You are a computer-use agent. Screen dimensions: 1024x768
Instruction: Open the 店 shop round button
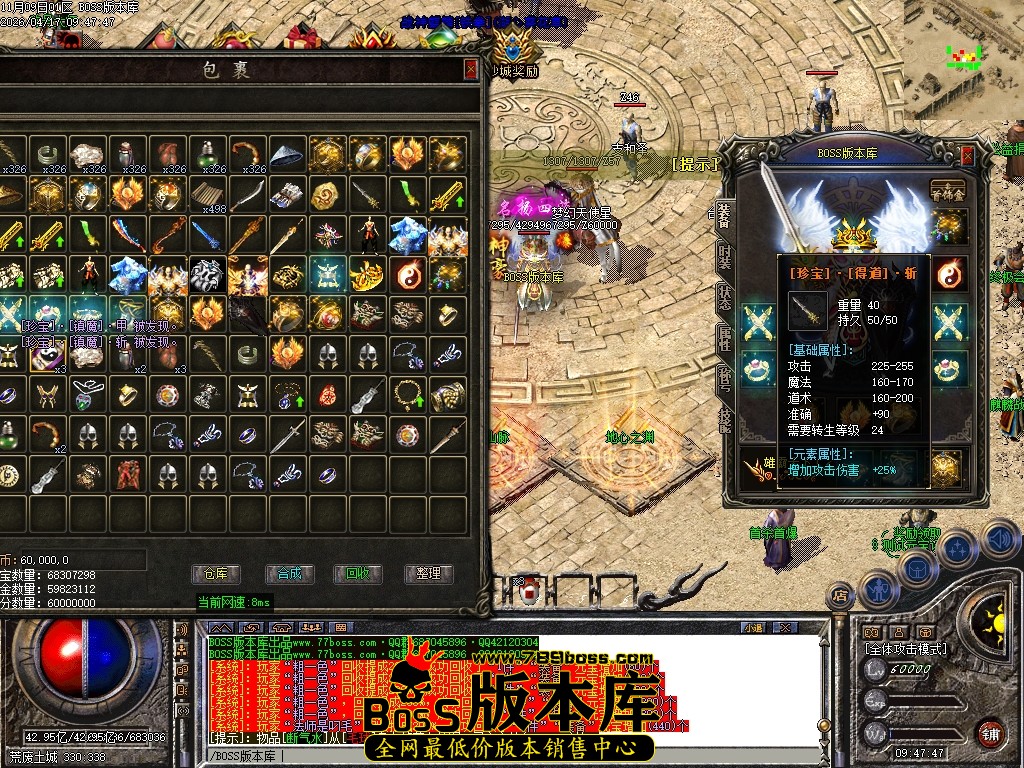[x=841, y=596]
